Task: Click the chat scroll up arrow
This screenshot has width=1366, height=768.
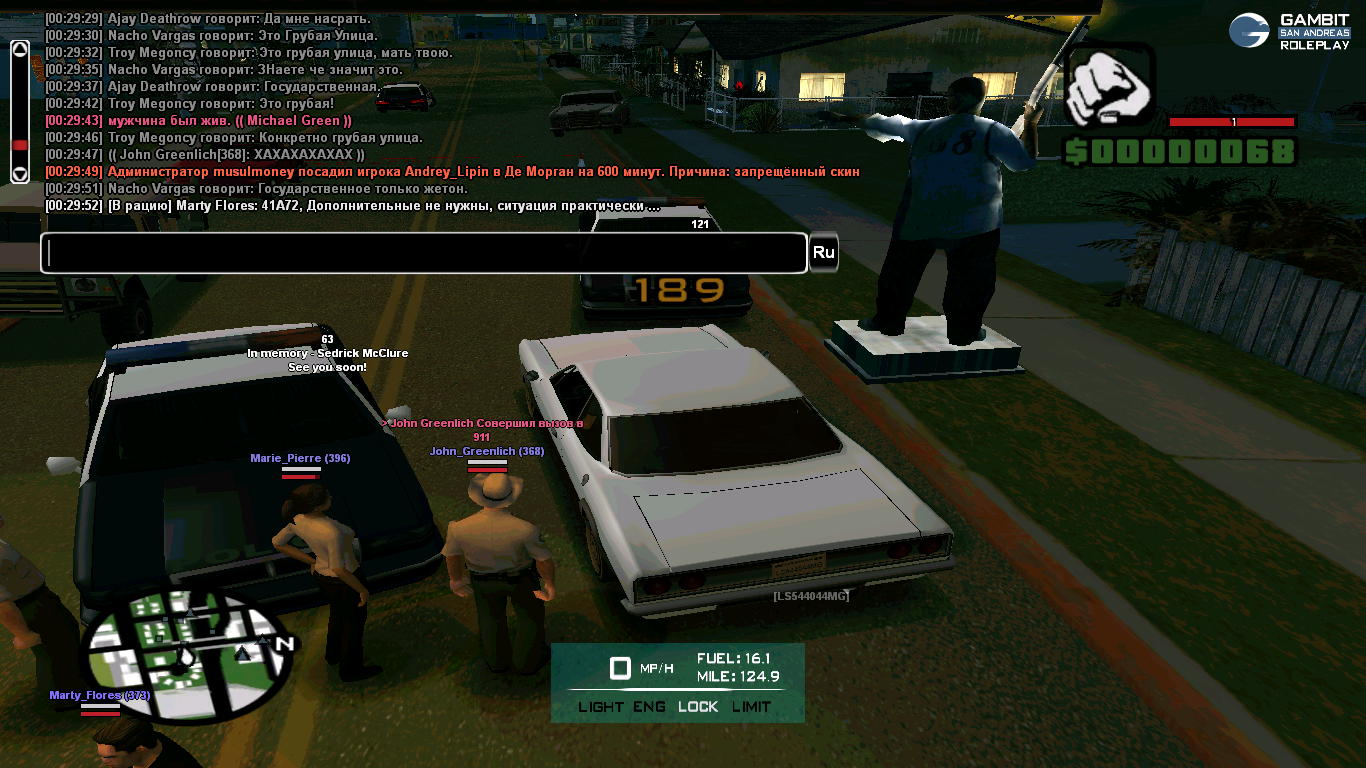Action: [19, 49]
